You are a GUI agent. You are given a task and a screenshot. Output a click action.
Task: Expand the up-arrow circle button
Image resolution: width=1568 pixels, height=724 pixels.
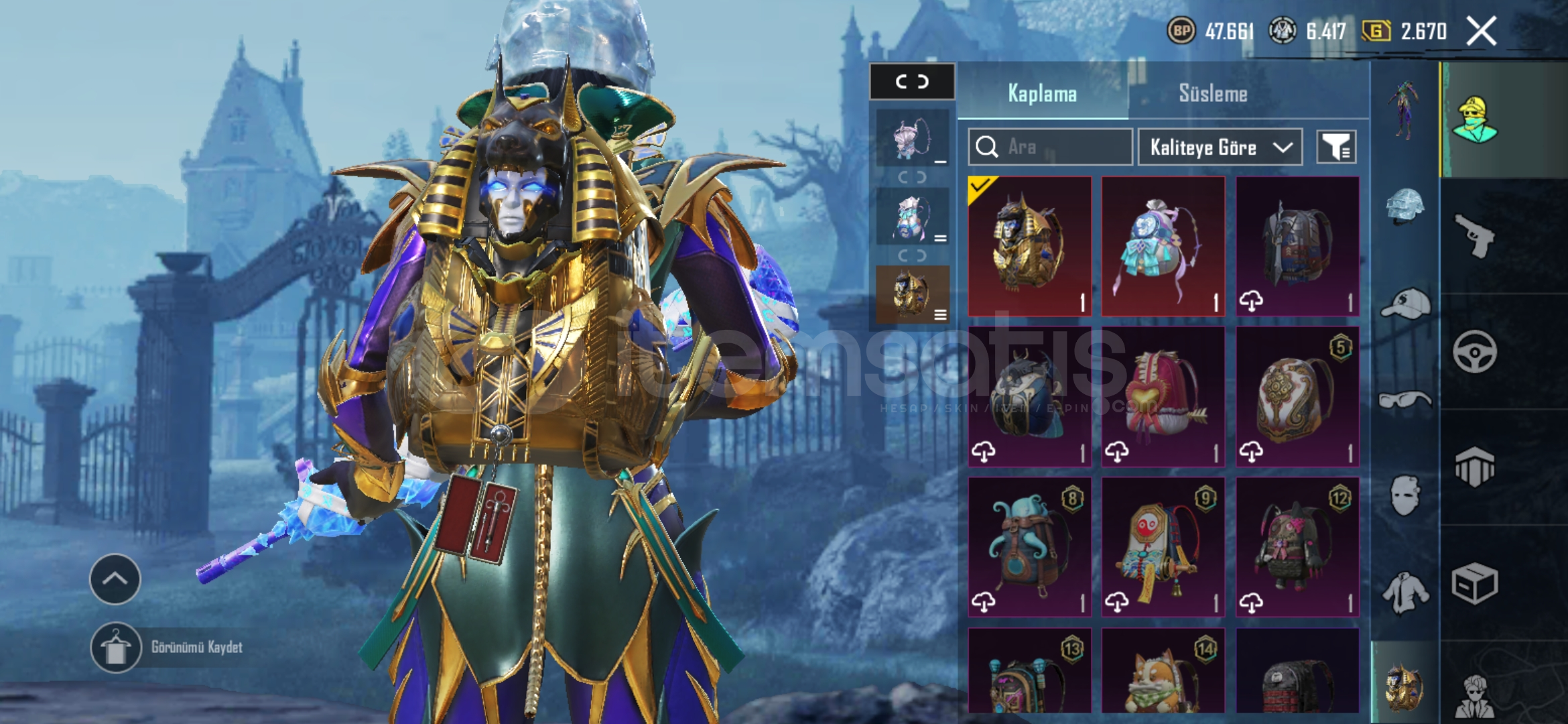click(115, 579)
